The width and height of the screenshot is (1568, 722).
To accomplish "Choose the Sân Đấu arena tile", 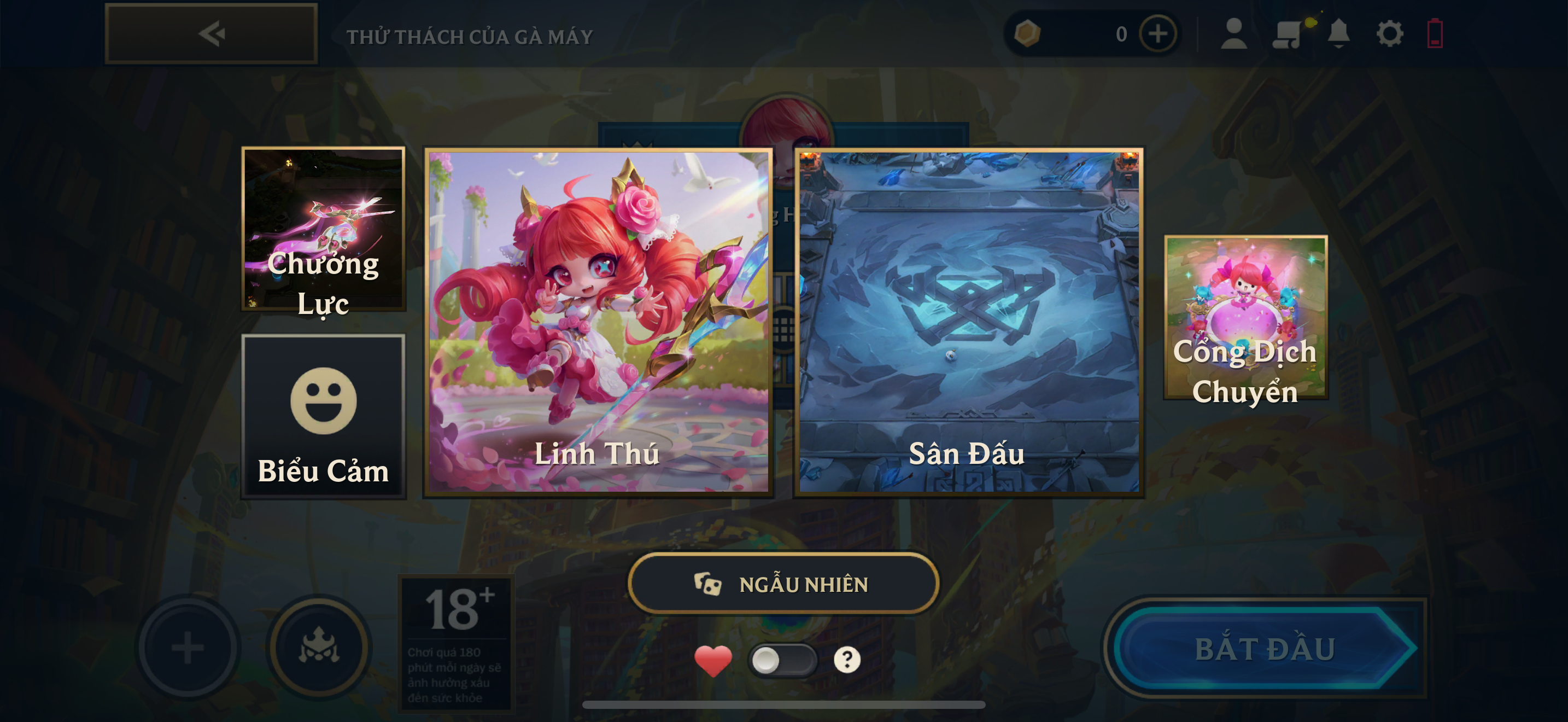I will [x=968, y=322].
